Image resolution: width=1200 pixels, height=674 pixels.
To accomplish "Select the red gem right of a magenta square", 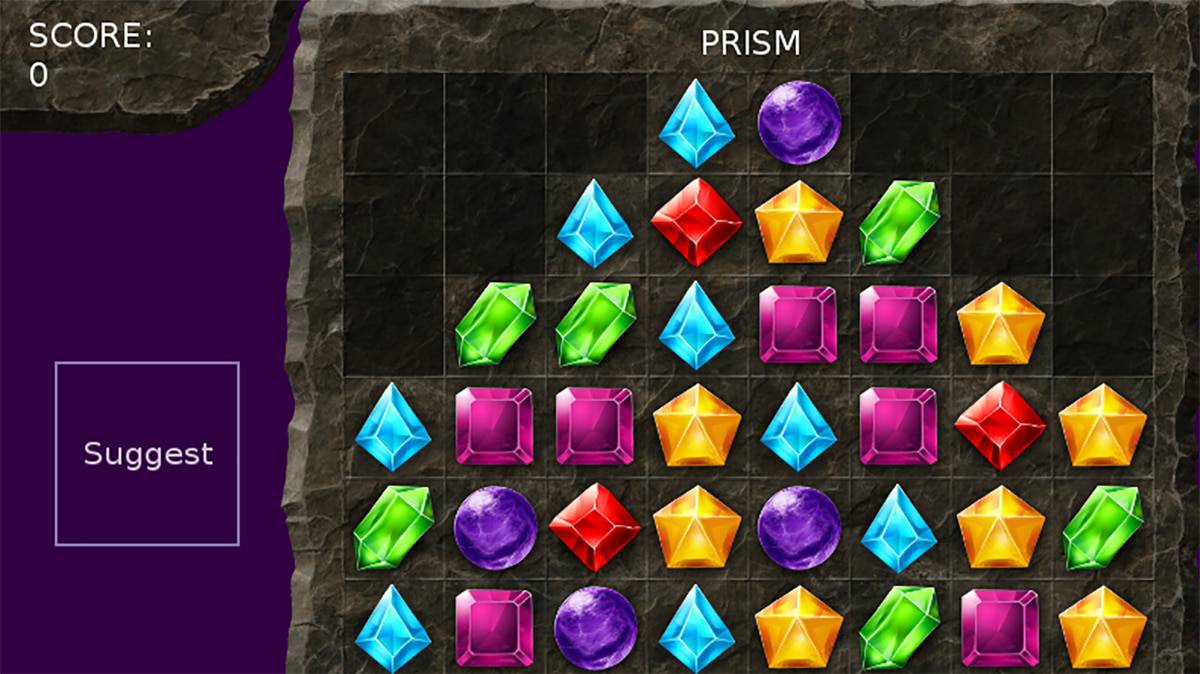I will click(x=999, y=425).
